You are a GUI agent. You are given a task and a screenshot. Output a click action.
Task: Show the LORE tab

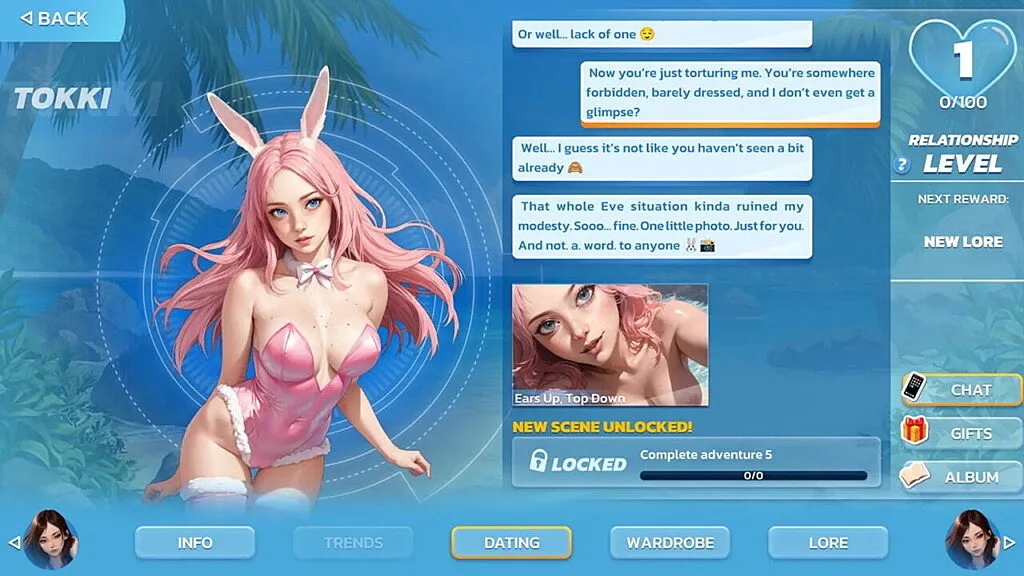point(827,543)
